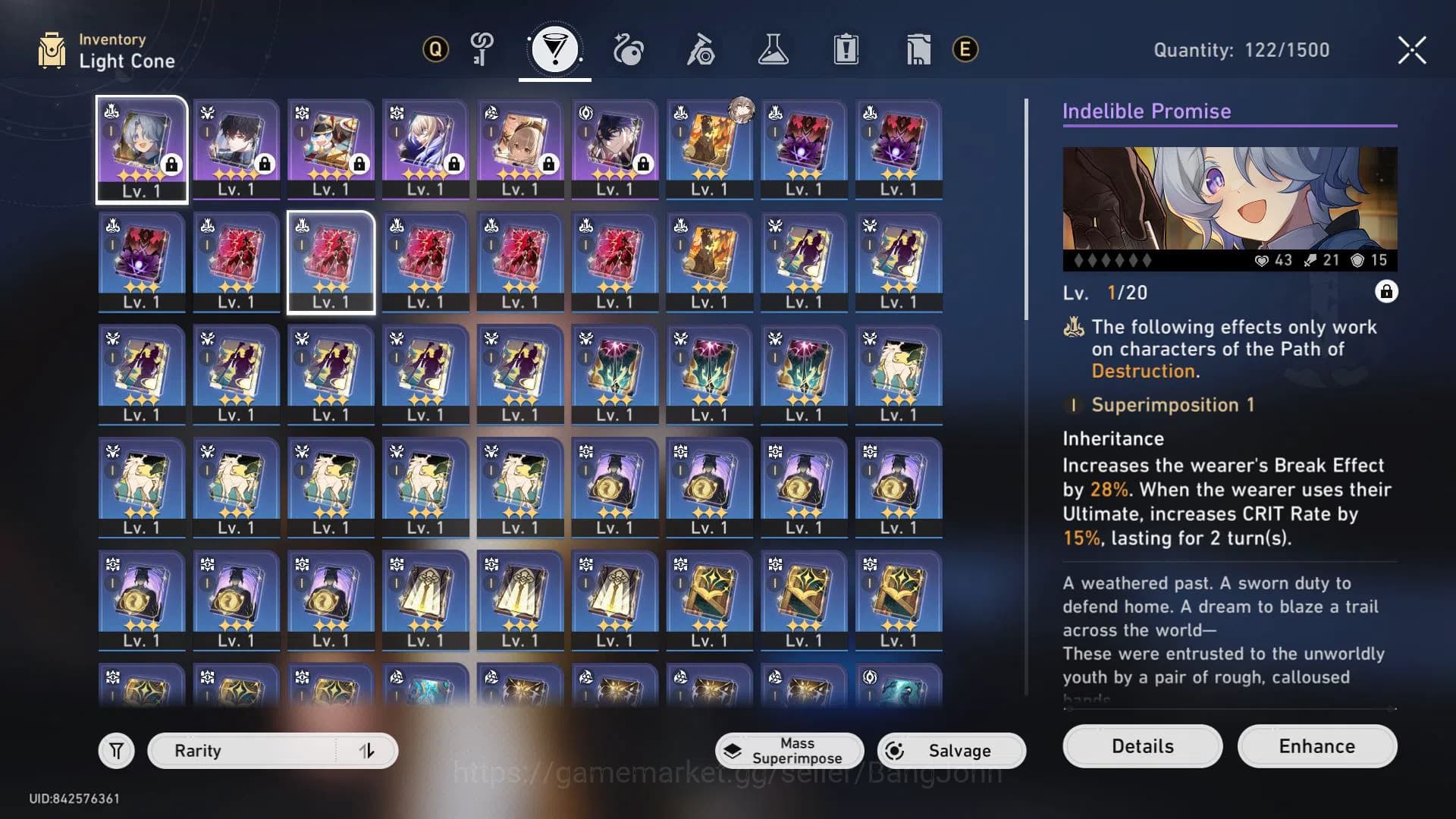
Task: Select the Materials hammer icon tab
Action: coord(701,49)
